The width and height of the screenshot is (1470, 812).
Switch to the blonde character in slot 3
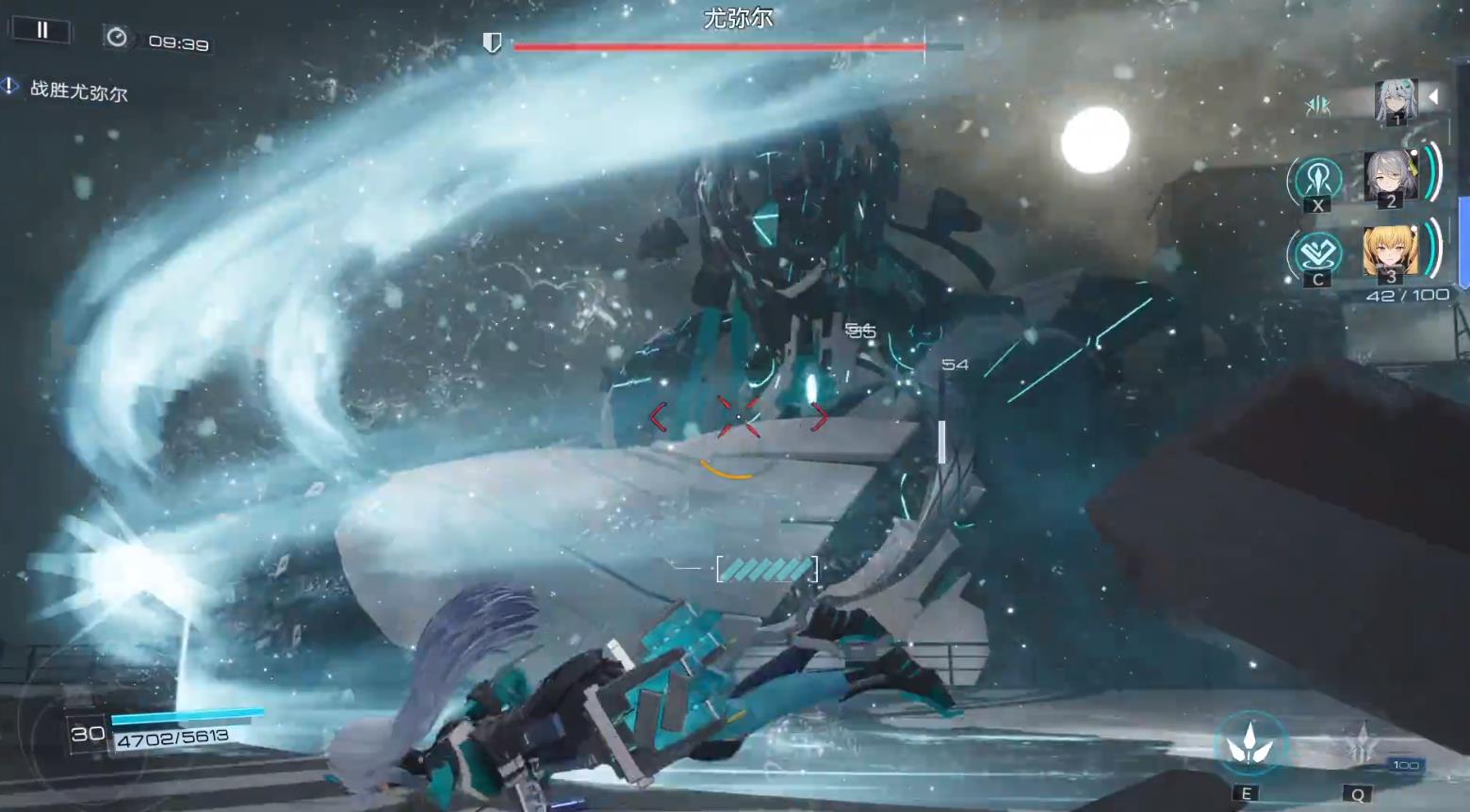pos(1390,252)
